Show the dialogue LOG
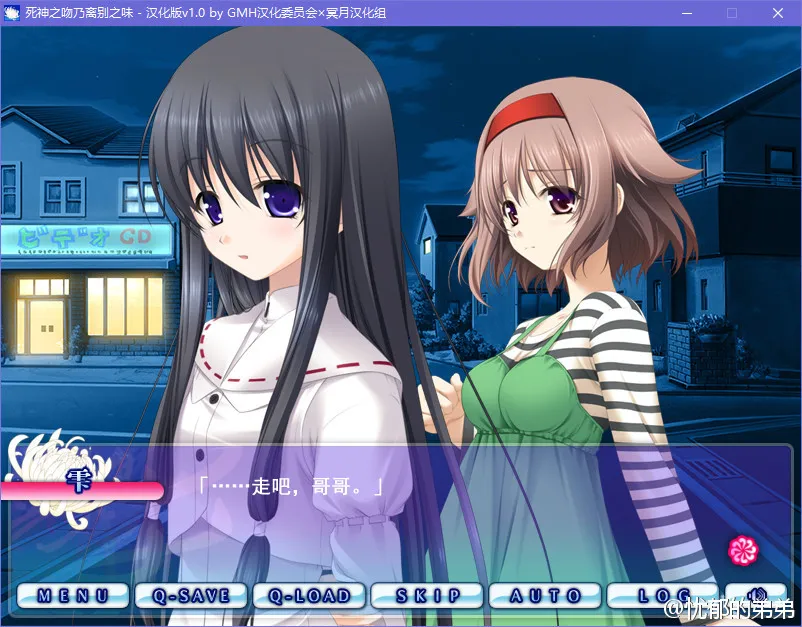This screenshot has width=802, height=627. [x=663, y=595]
